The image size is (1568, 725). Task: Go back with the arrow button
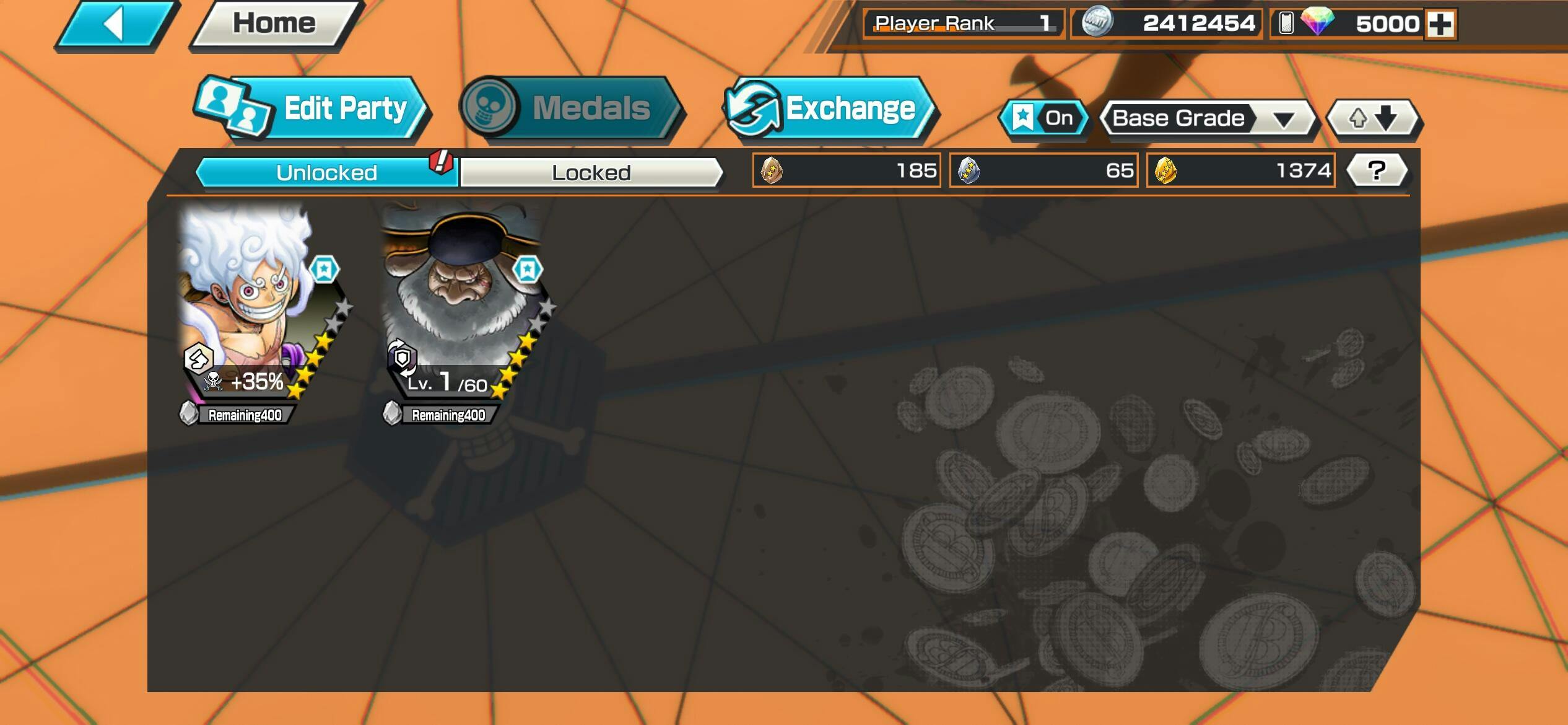[x=115, y=25]
